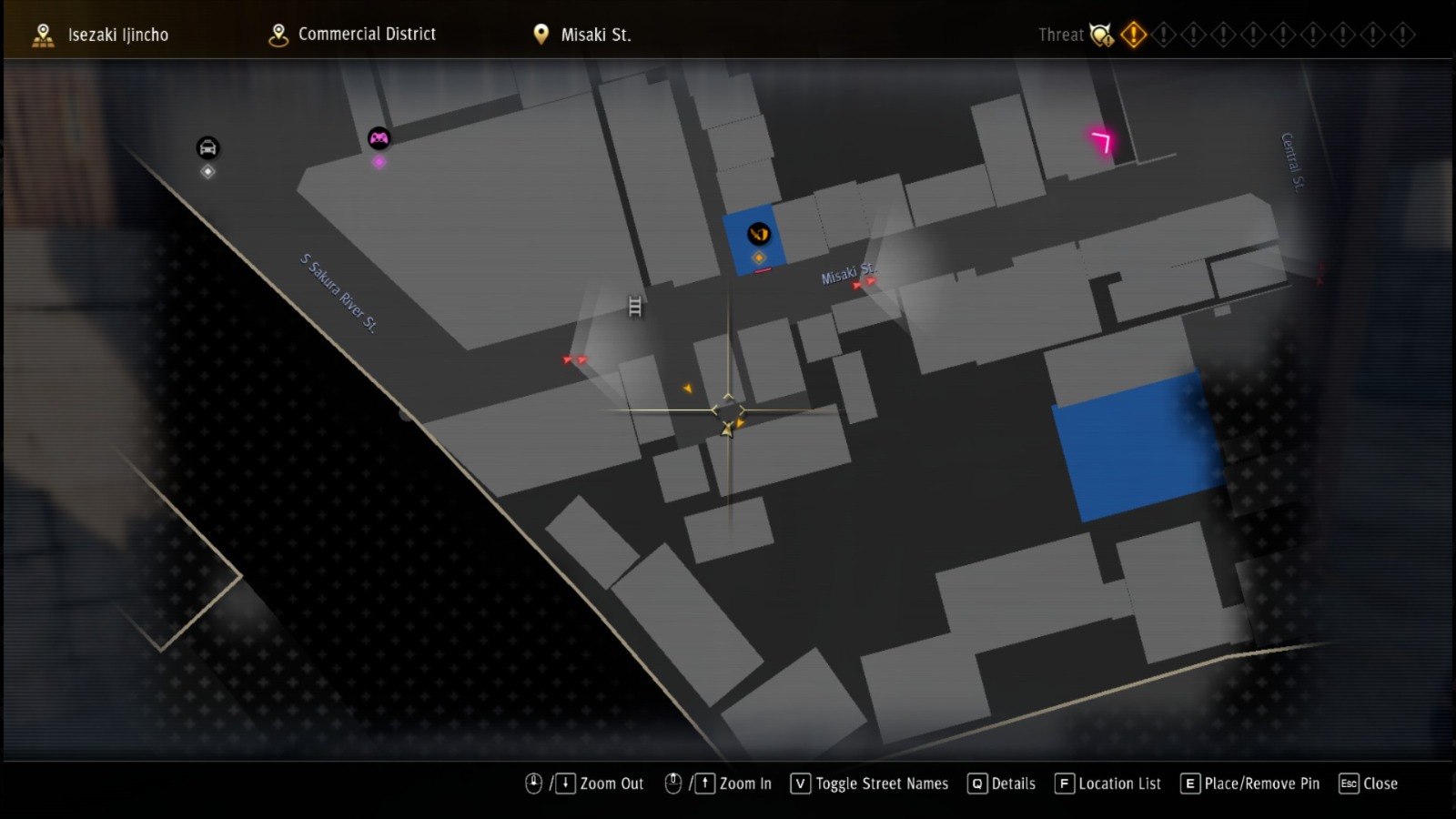Click the pink destination route marker top right
Viewport: 1456px width, 819px height.
(1100, 141)
